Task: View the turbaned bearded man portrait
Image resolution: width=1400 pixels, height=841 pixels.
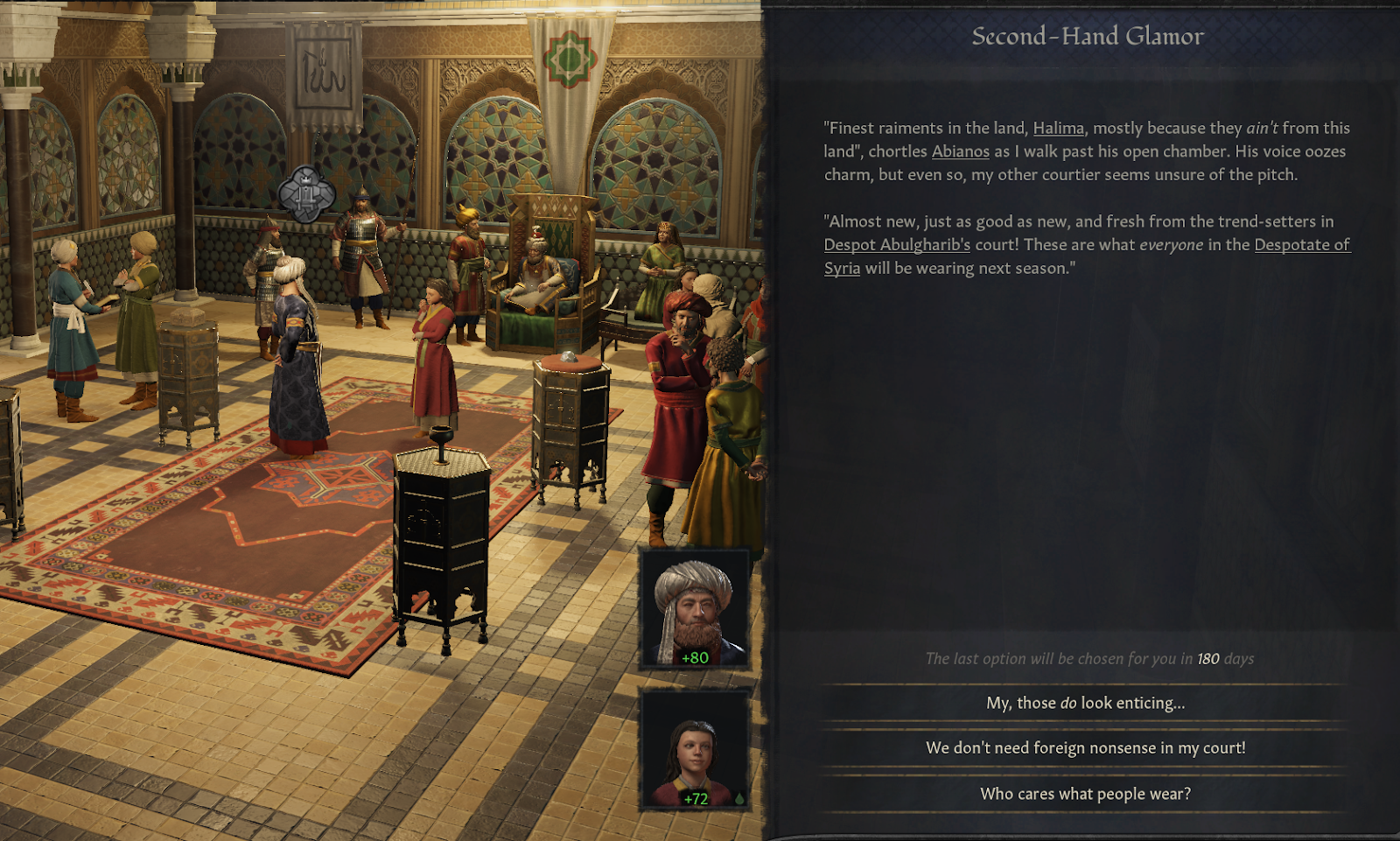Action: 695,609
